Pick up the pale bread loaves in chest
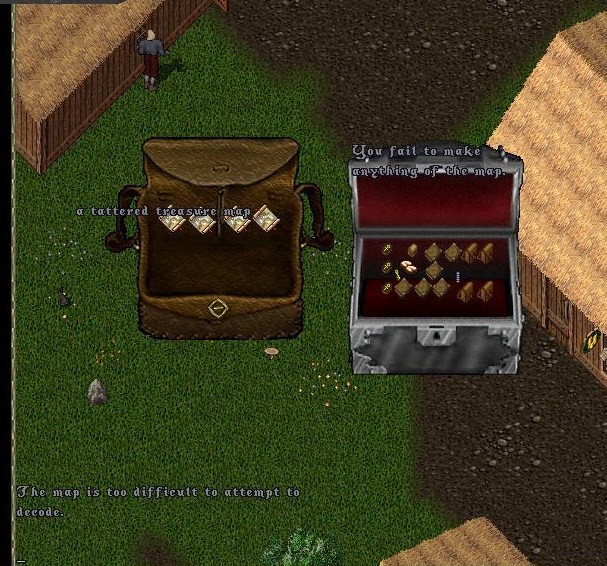 click(x=408, y=266)
